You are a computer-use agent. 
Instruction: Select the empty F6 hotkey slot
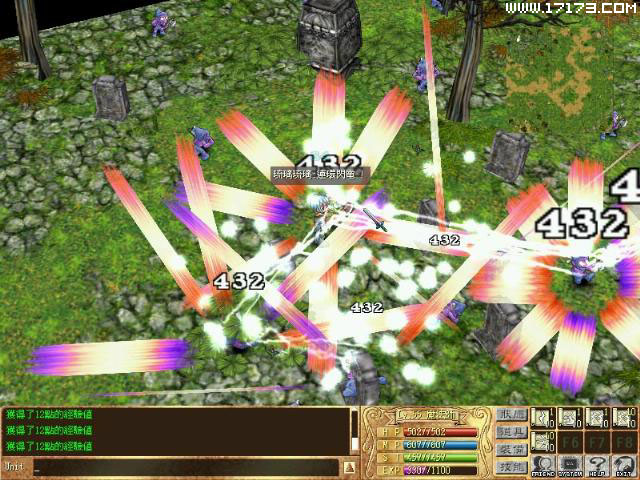(570, 441)
